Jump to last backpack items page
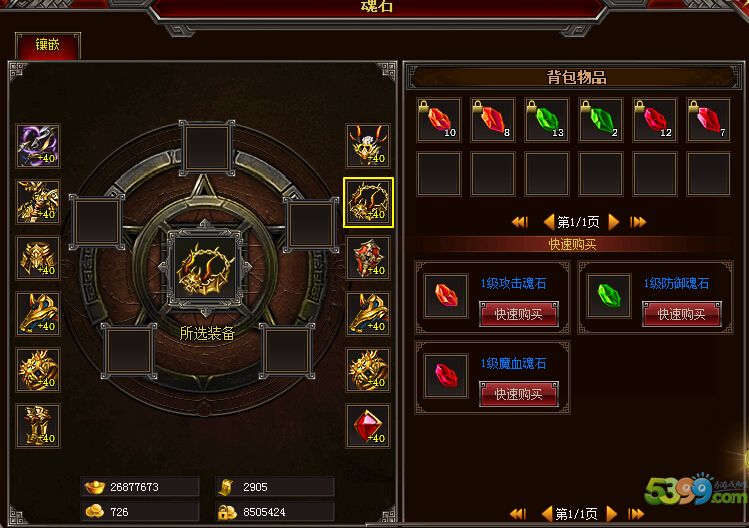The width and height of the screenshot is (749, 528). (x=638, y=222)
